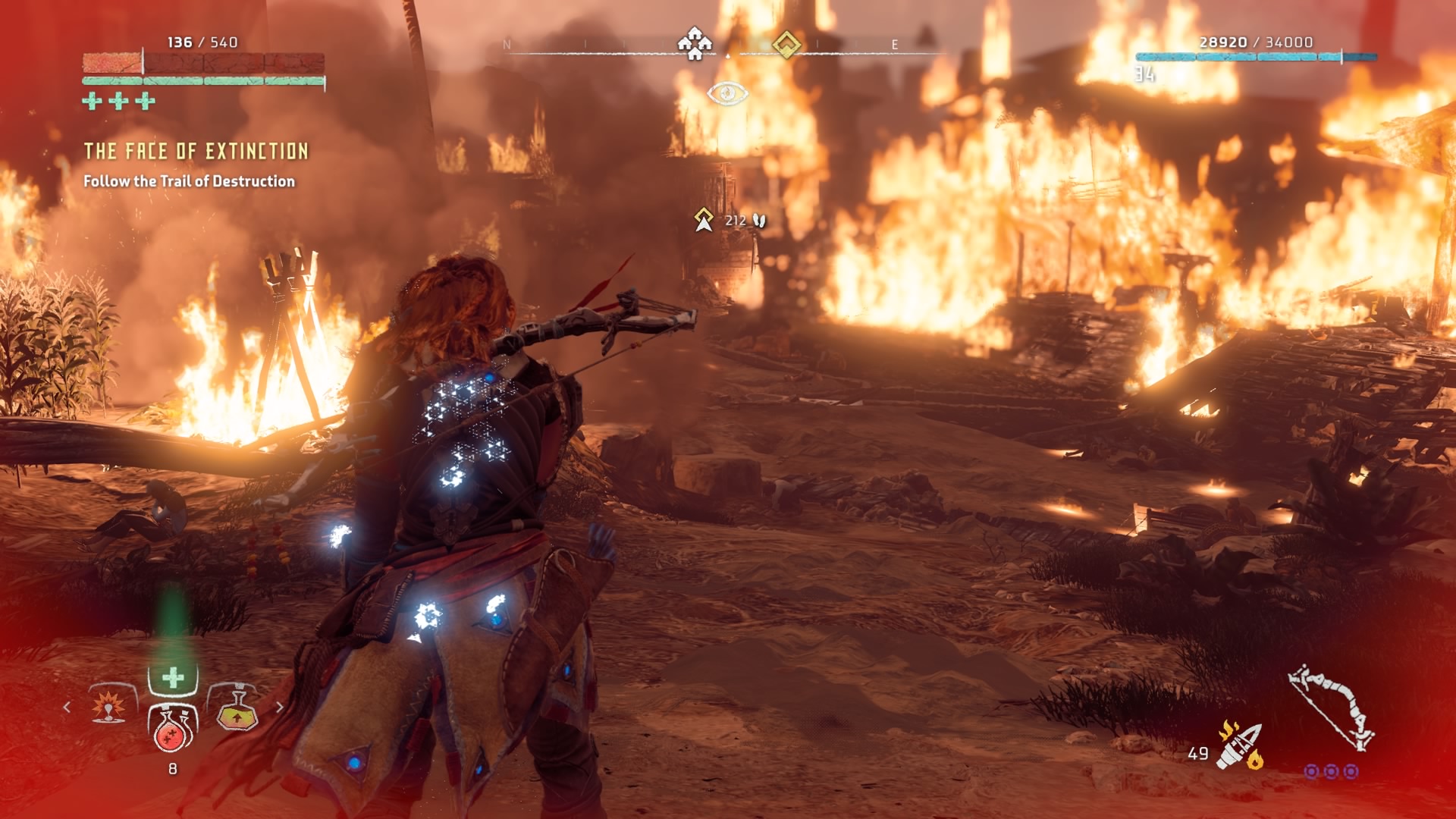Select the equipped bow weapon icon

point(1332,708)
